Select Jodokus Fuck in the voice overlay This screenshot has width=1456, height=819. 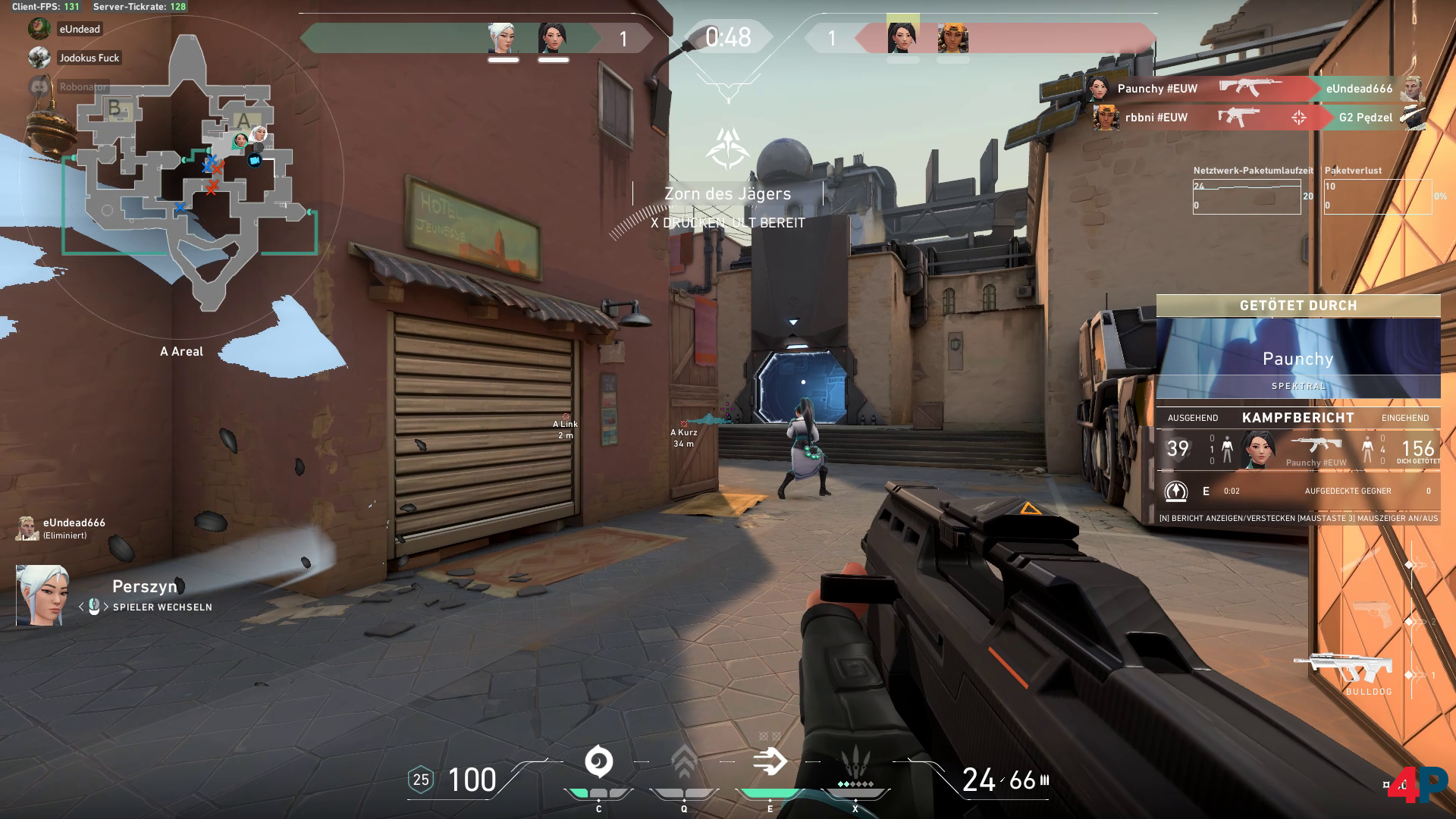pos(89,58)
